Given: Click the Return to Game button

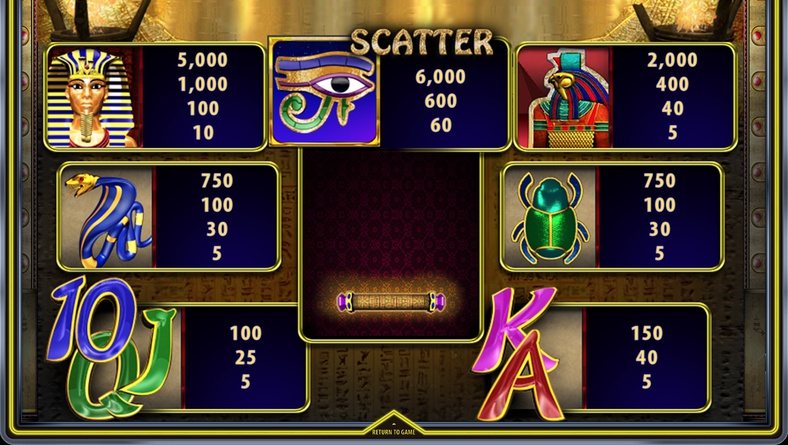Looking at the screenshot, I should 393,430.
